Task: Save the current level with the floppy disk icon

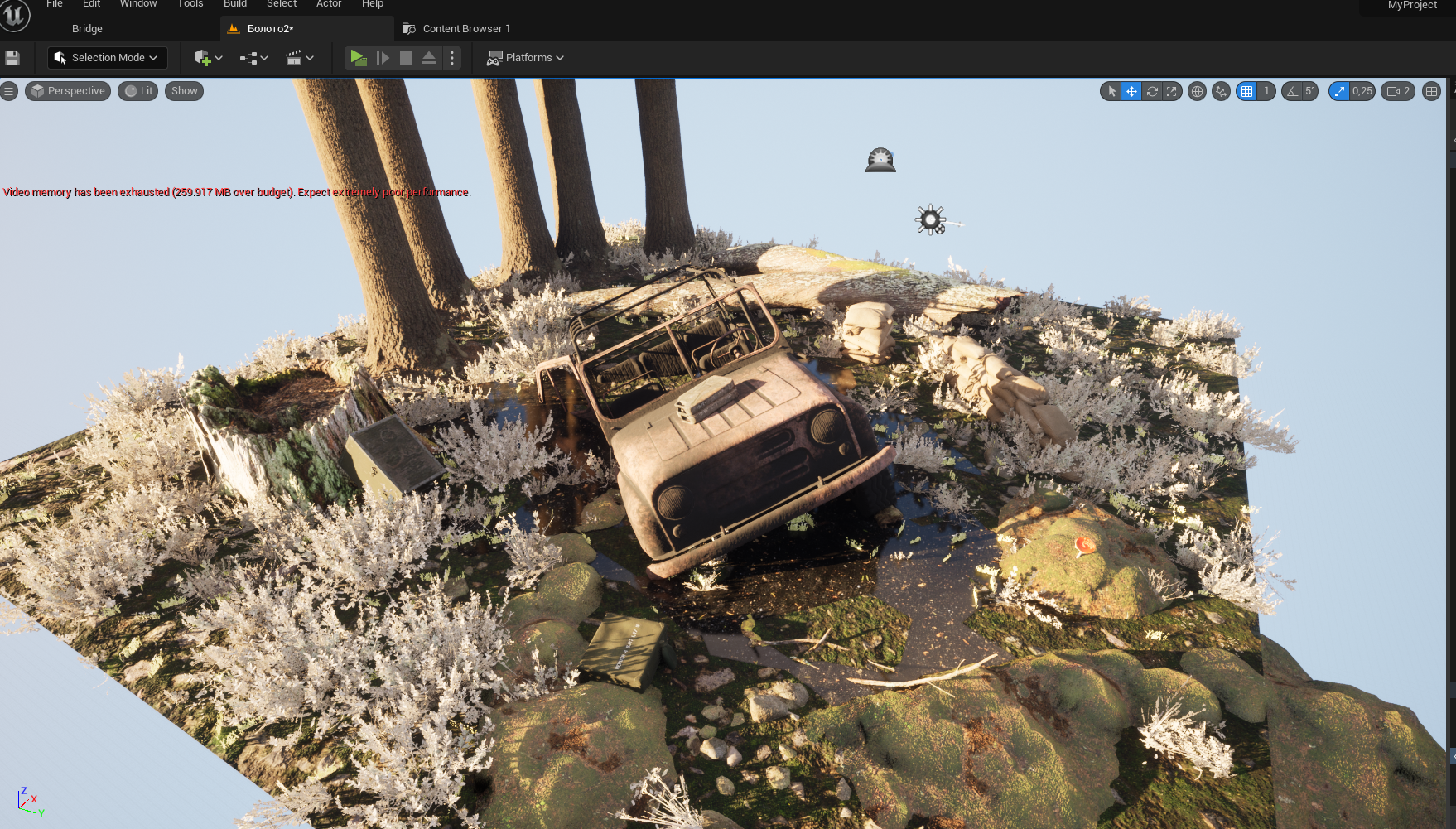Action: [x=12, y=58]
